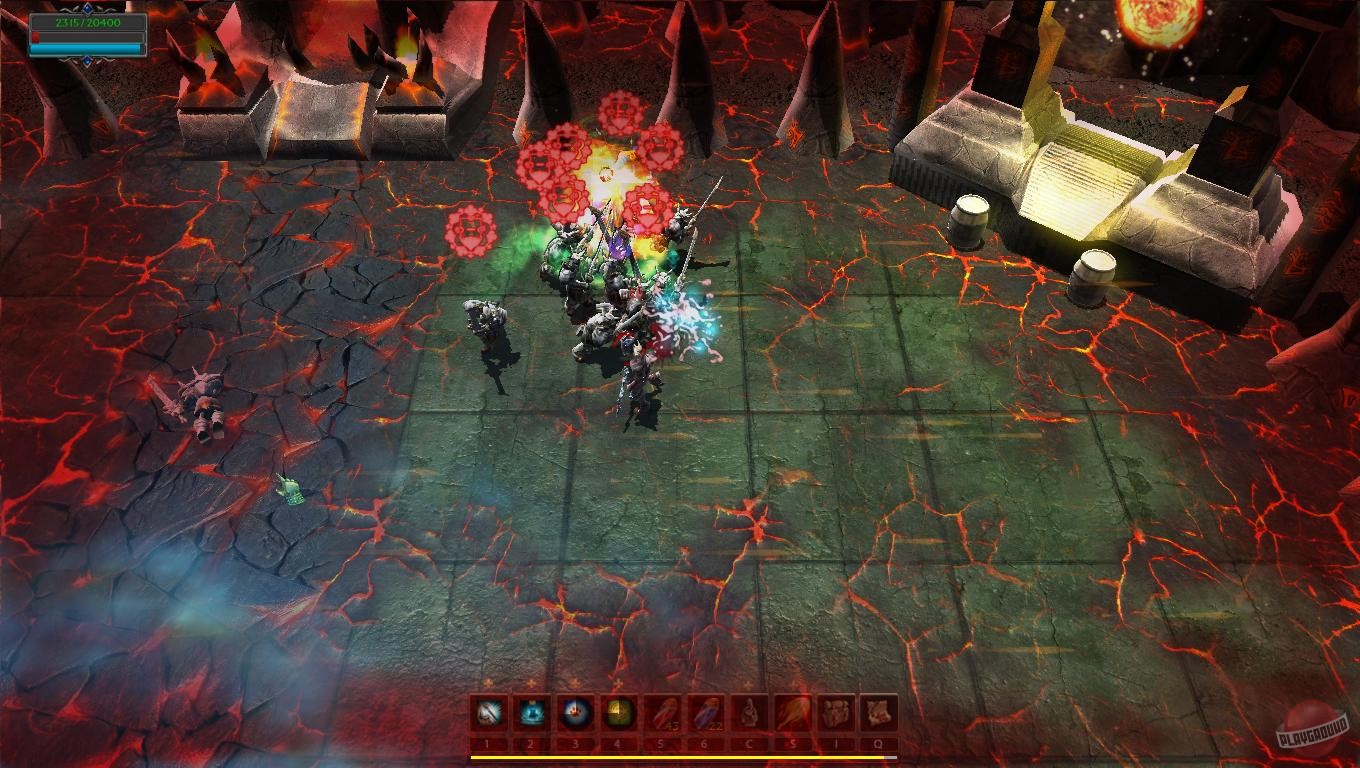This screenshot has height=768, width=1360.
Task: Cast the fiery explosion skill in slot 3
Action: pos(576,711)
